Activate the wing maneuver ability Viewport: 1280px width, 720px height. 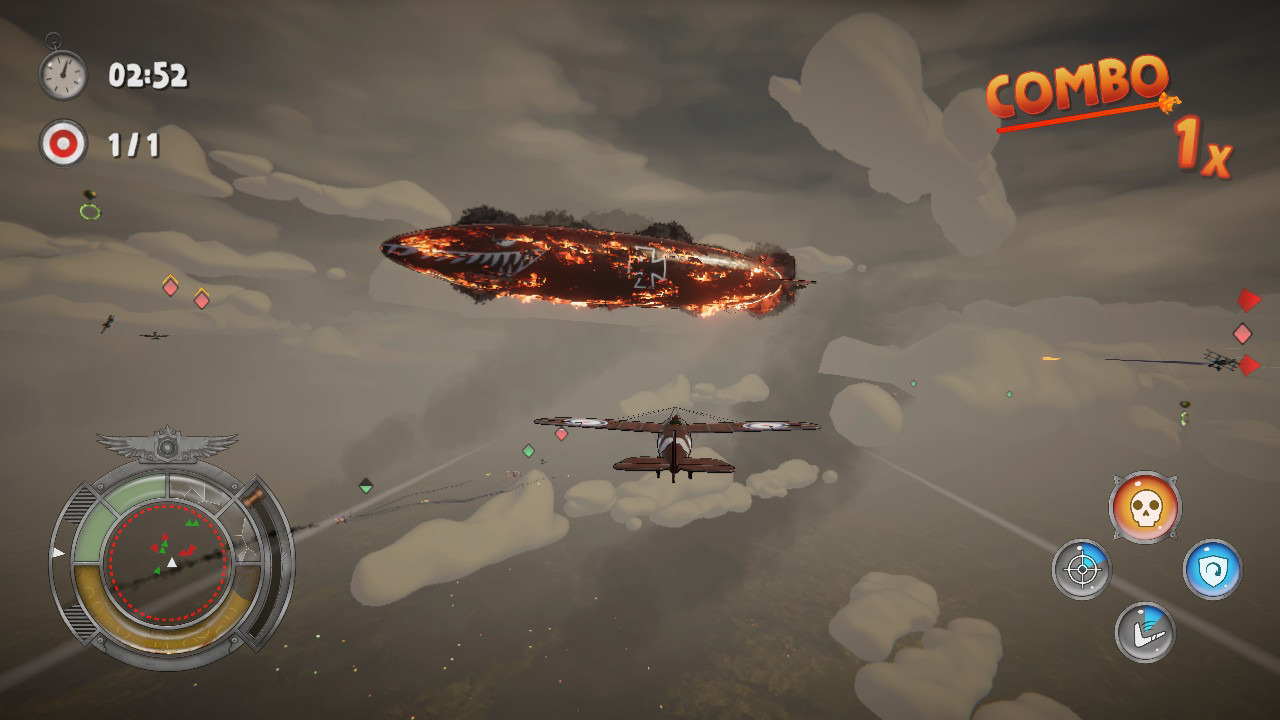[x=1145, y=632]
